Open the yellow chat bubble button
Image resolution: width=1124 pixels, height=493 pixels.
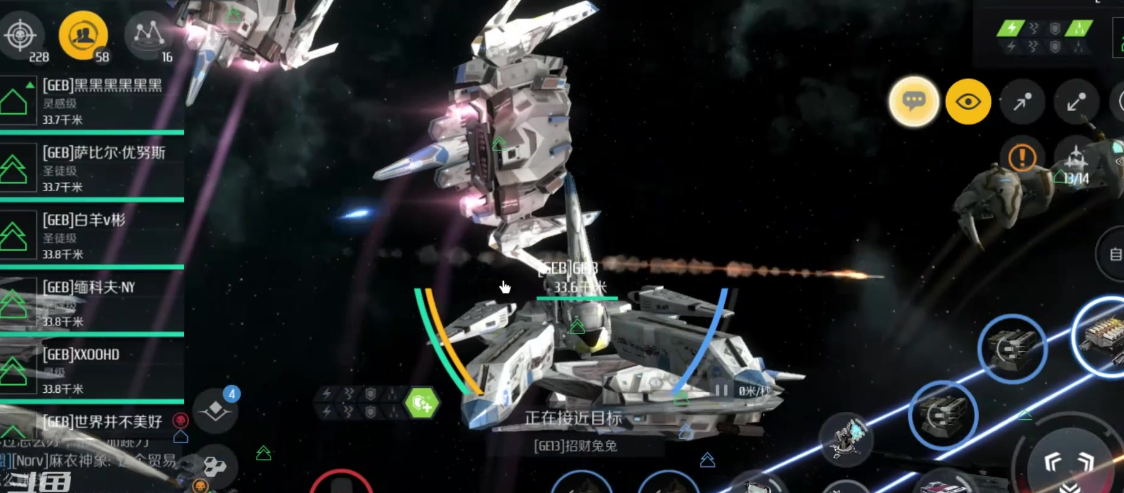tap(914, 101)
